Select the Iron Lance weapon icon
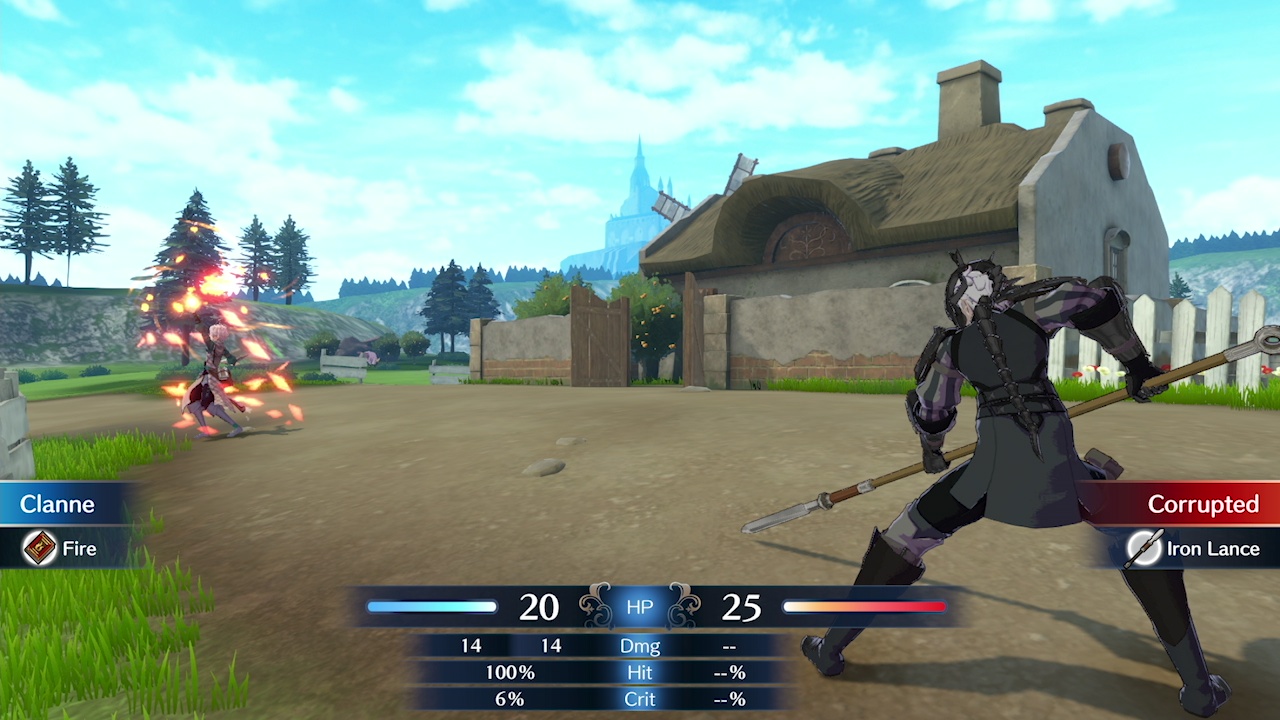The width and height of the screenshot is (1280, 720). (x=1143, y=548)
